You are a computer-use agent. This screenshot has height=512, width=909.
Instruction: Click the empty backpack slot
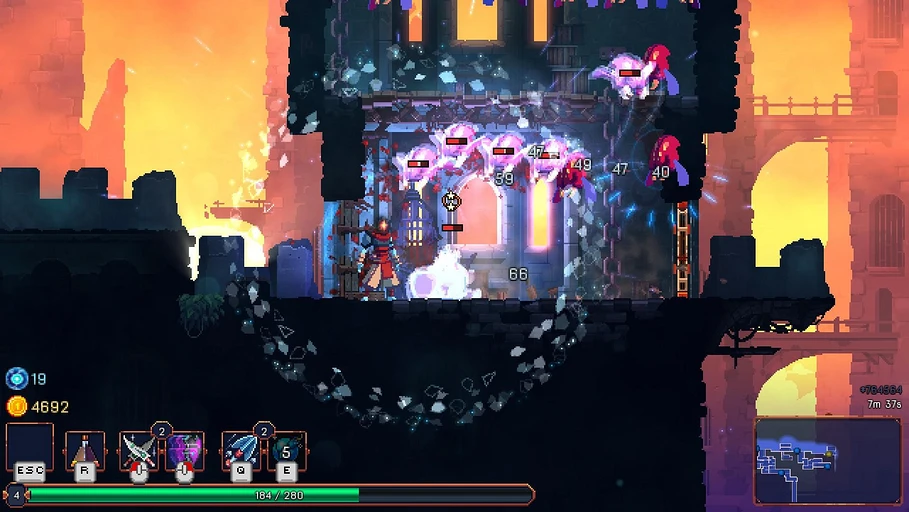click(30, 449)
